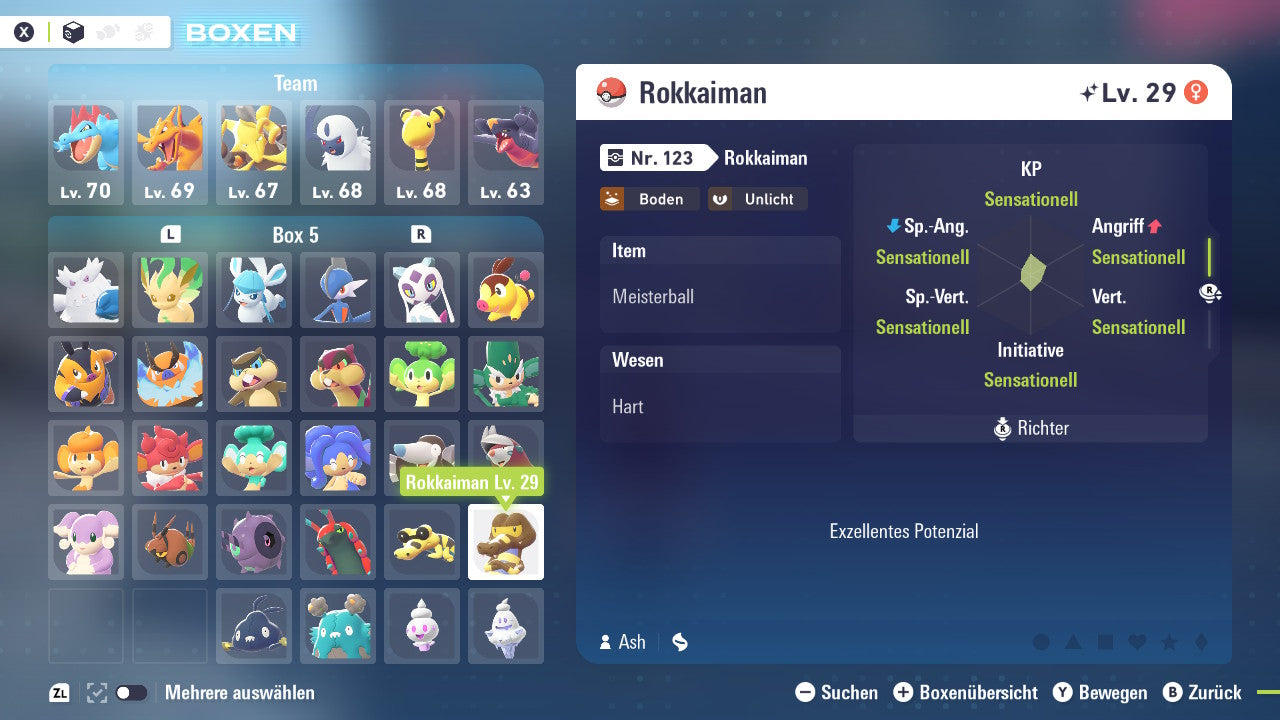This screenshot has height=720, width=1280.
Task: Click the Meisterball item field
Action: click(720, 298)
